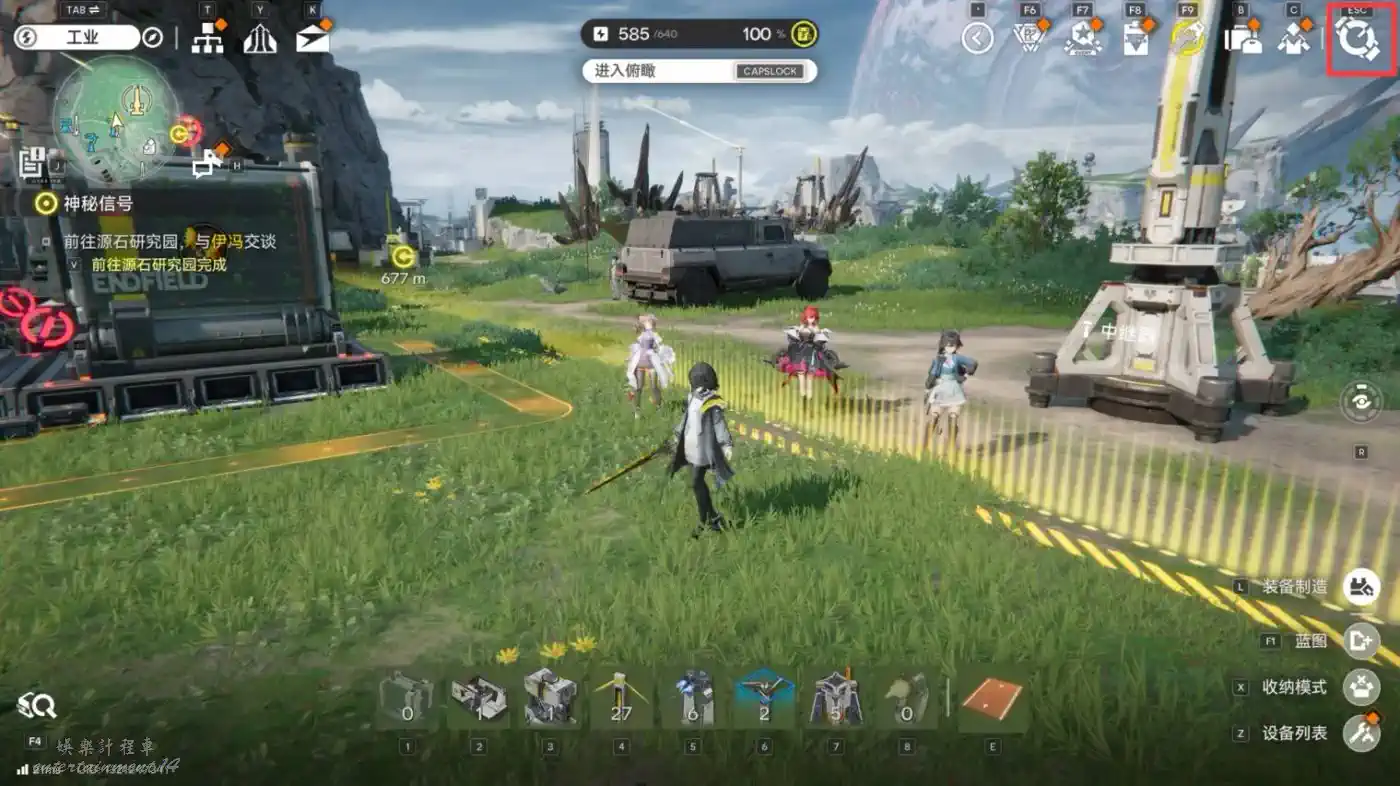Open the tech tree hierarchy icon

pyautogui.click(x=207, y=39)
